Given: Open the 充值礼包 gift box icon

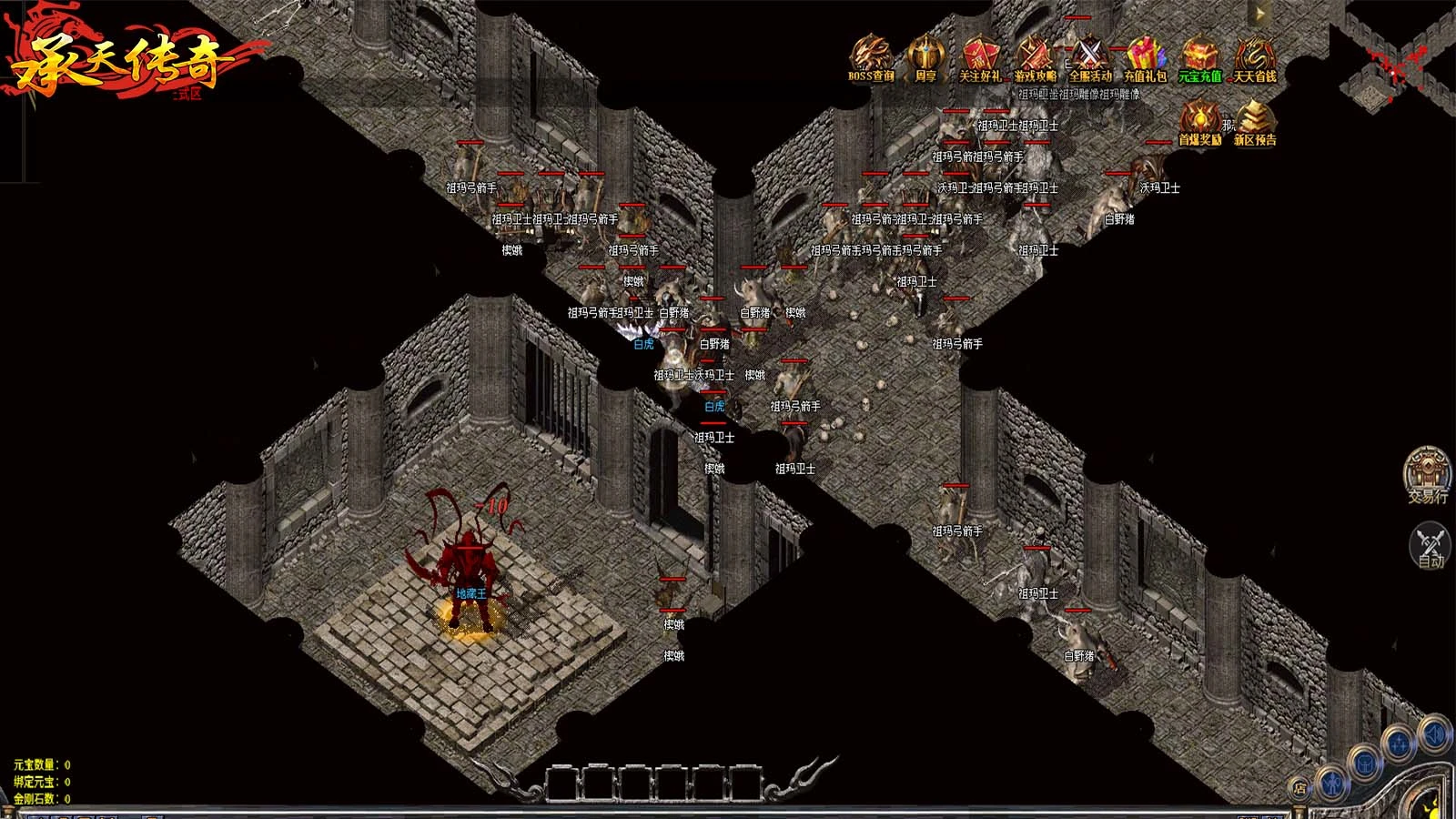Looking at the screenshot, I should [x=1145, y=58].
